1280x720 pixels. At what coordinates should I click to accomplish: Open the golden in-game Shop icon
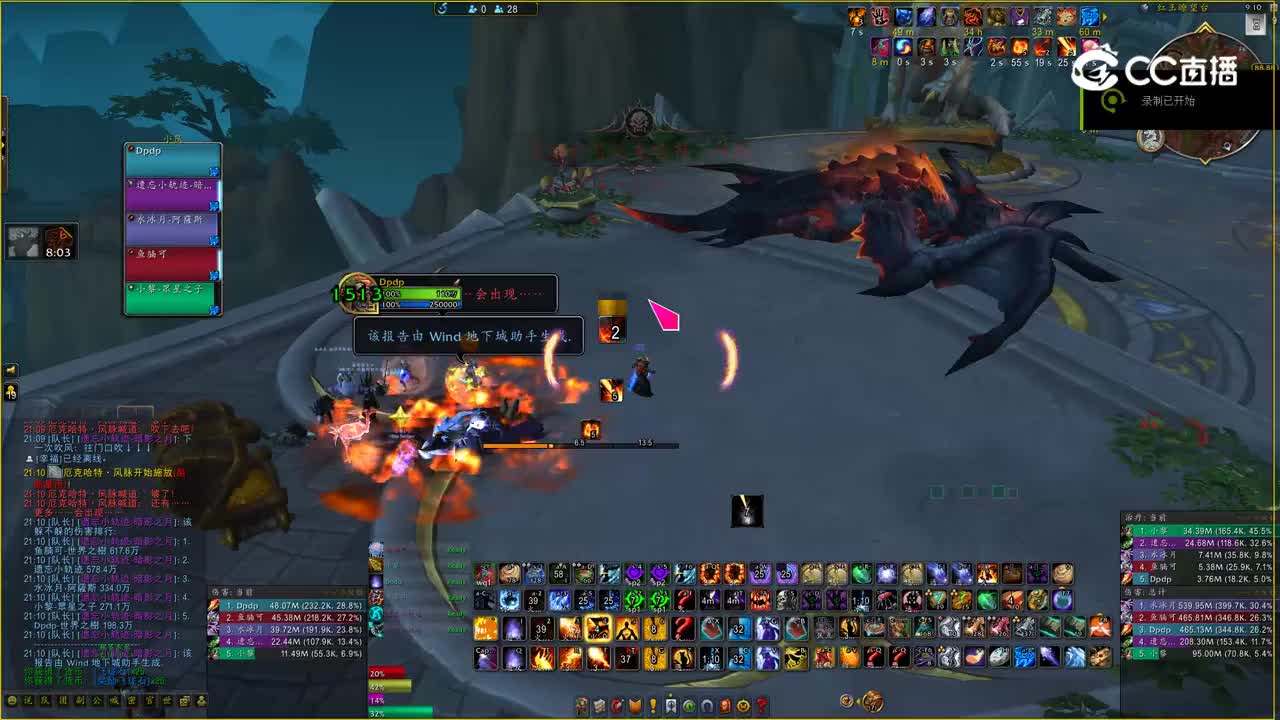click(742, 705)
